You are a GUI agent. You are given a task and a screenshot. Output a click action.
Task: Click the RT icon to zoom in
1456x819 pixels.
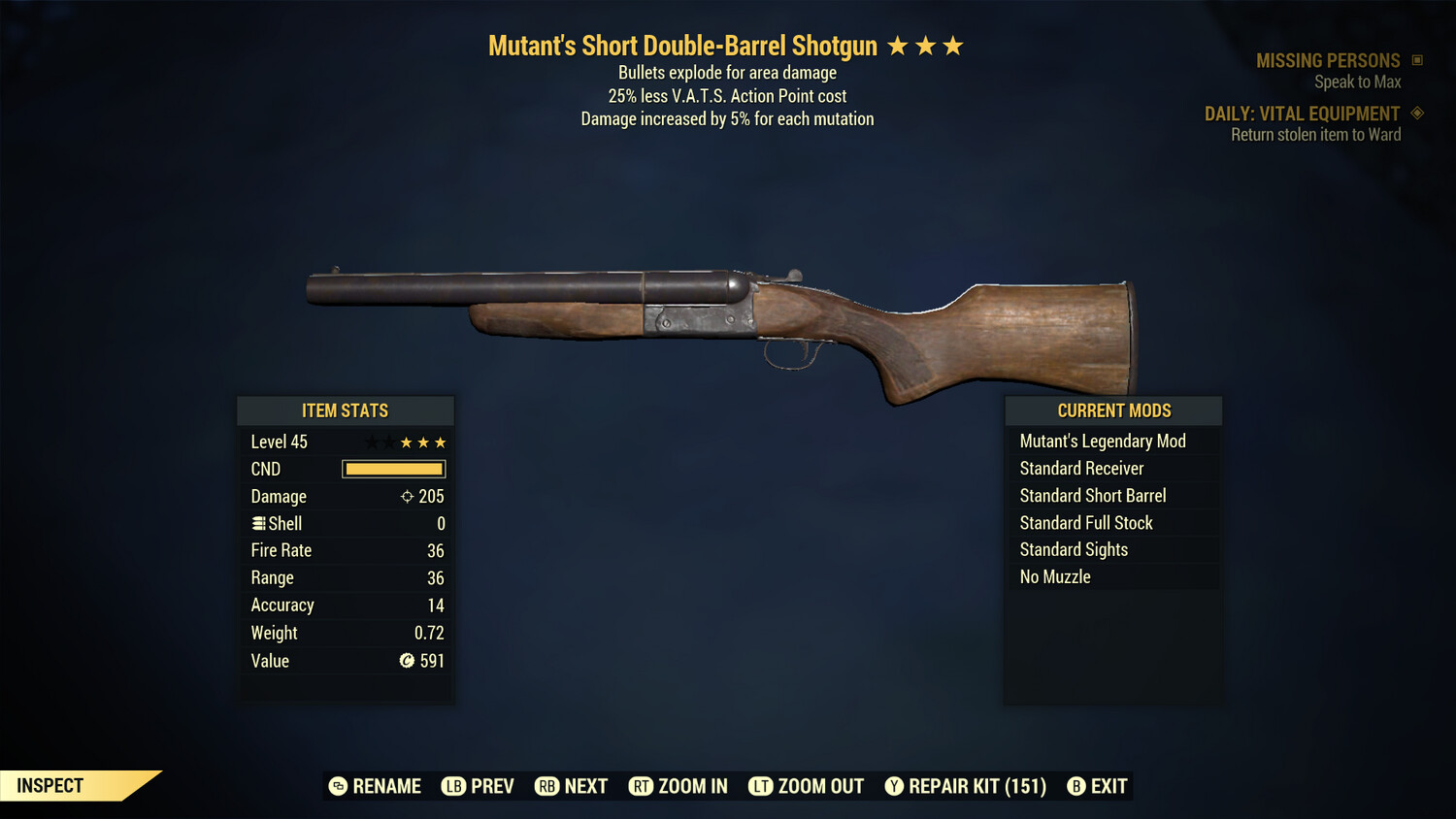coord(642,786)
